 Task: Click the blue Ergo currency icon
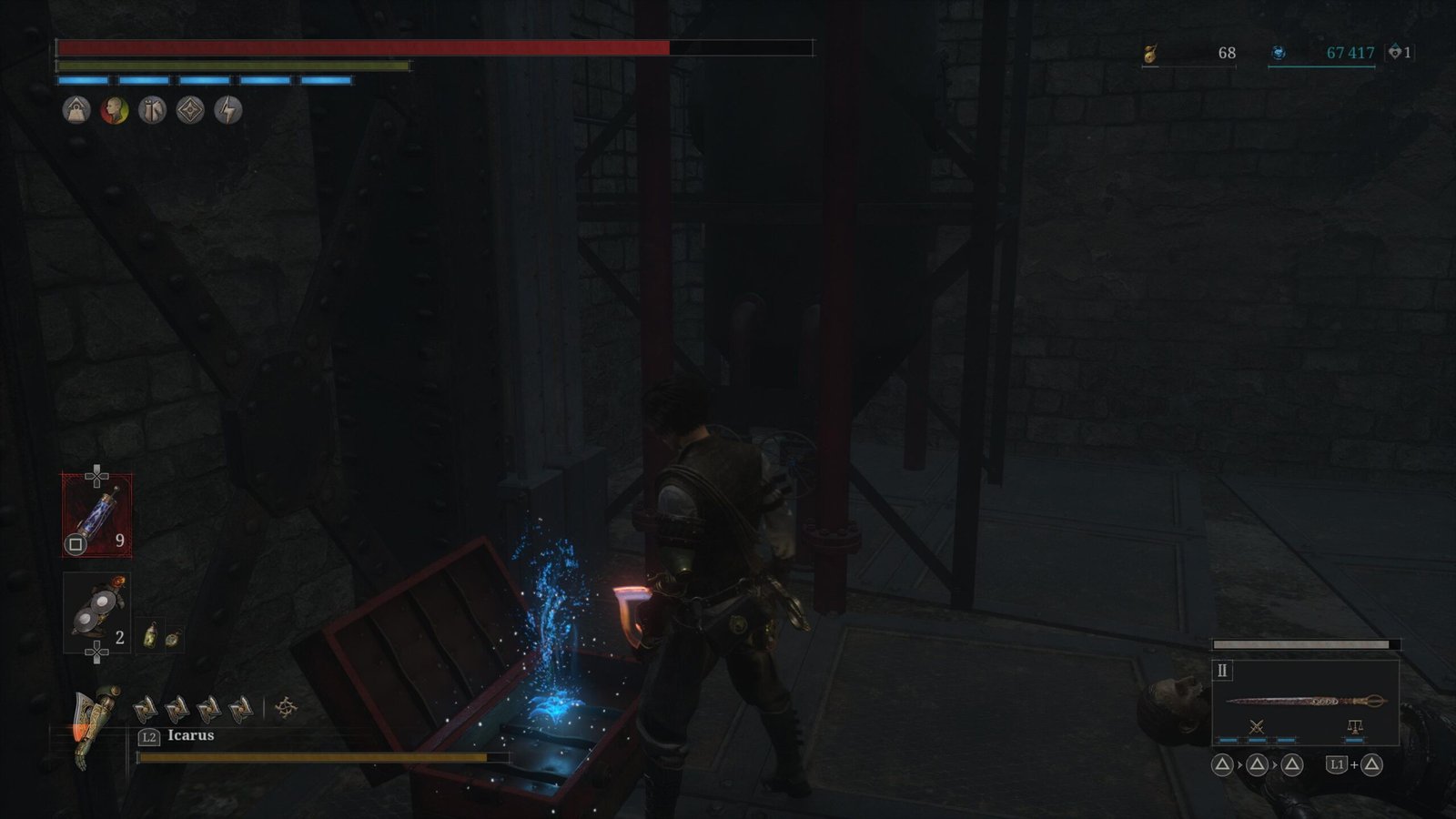[x=1279, y=53]
